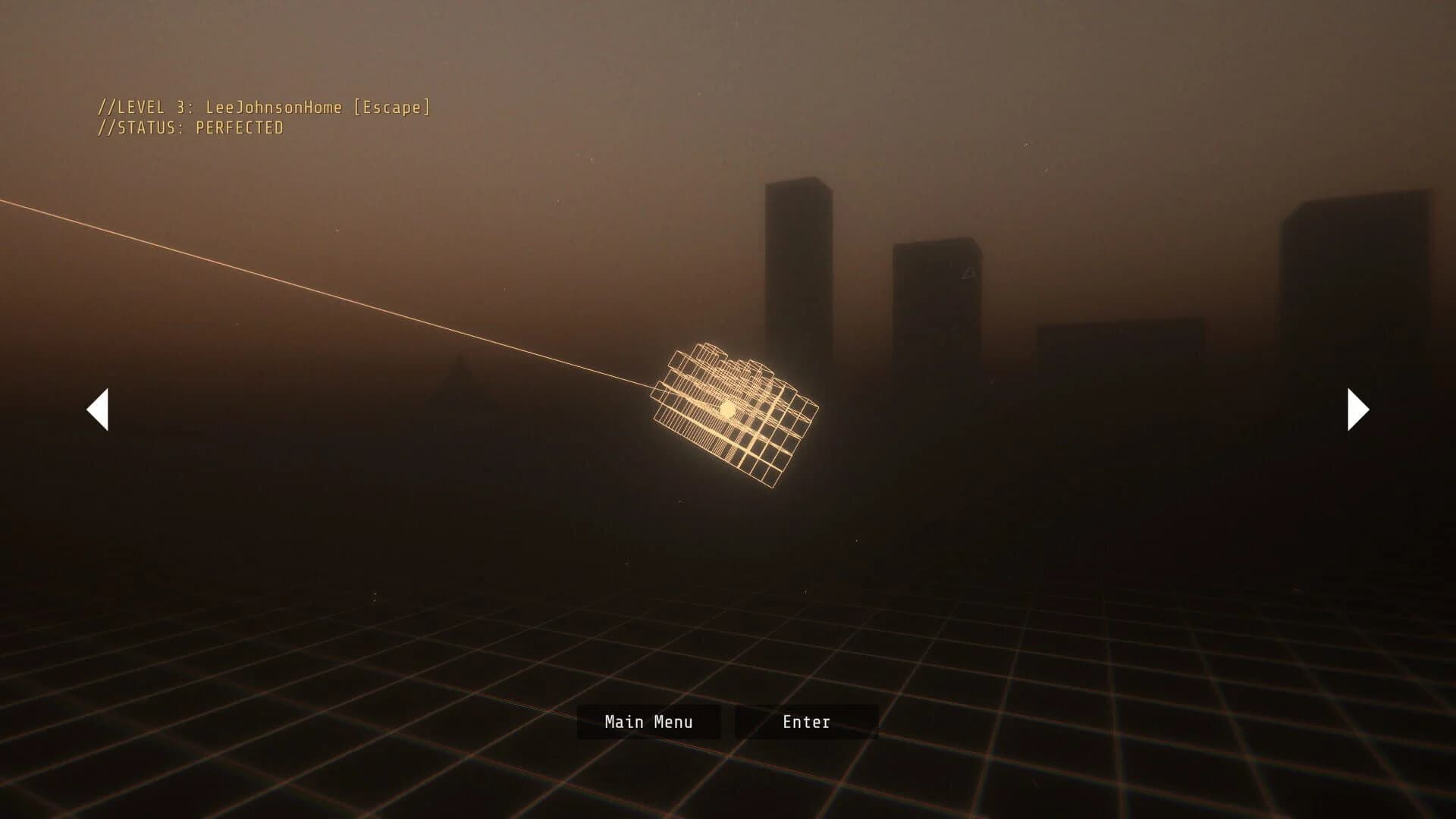Advance to the next level with the right arrow

1357,409
